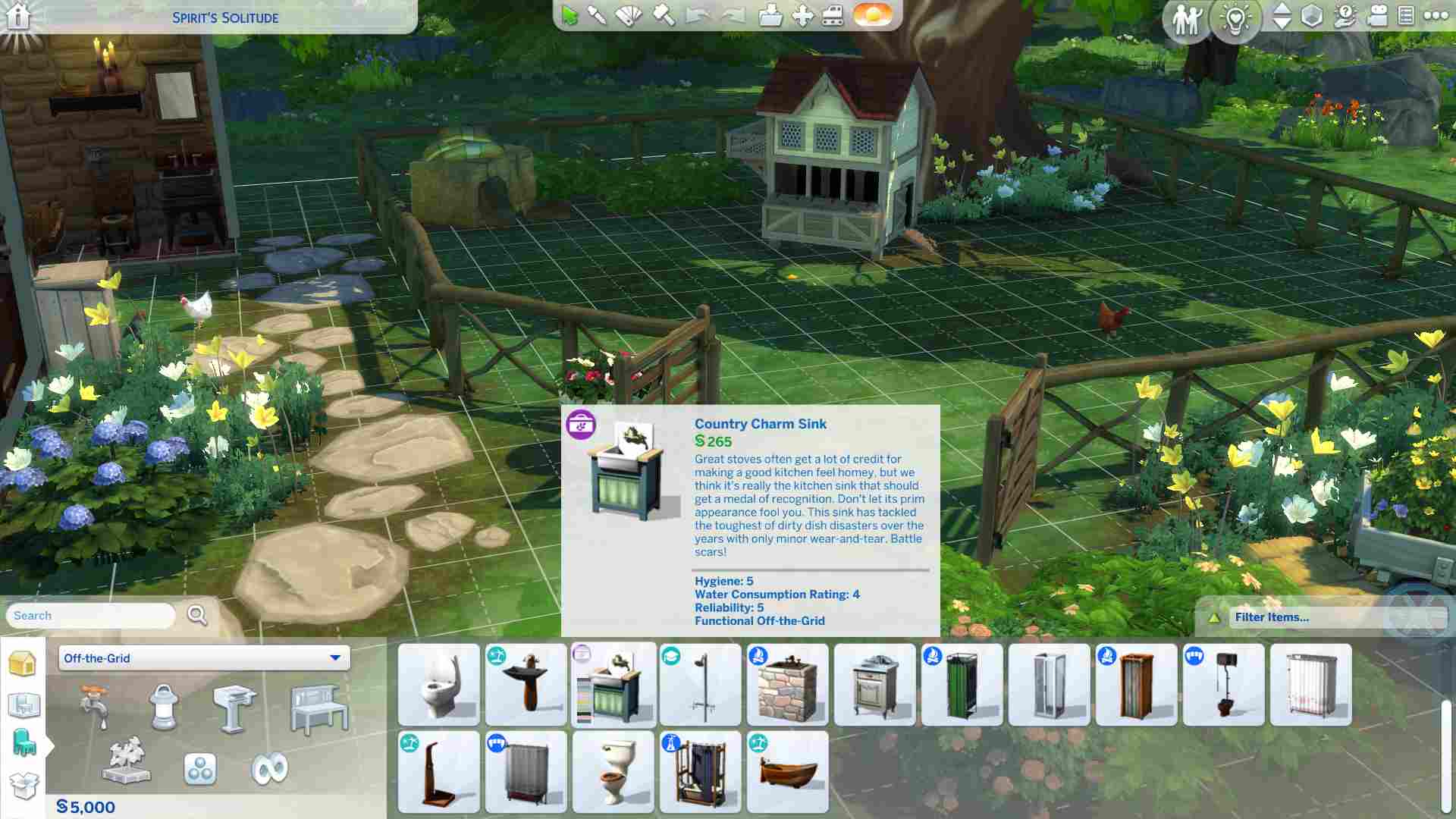Open the three-dots options menu
The width and height of the screenshot is (1456, 819).
pyautogui.click(x=1436, y=16)
